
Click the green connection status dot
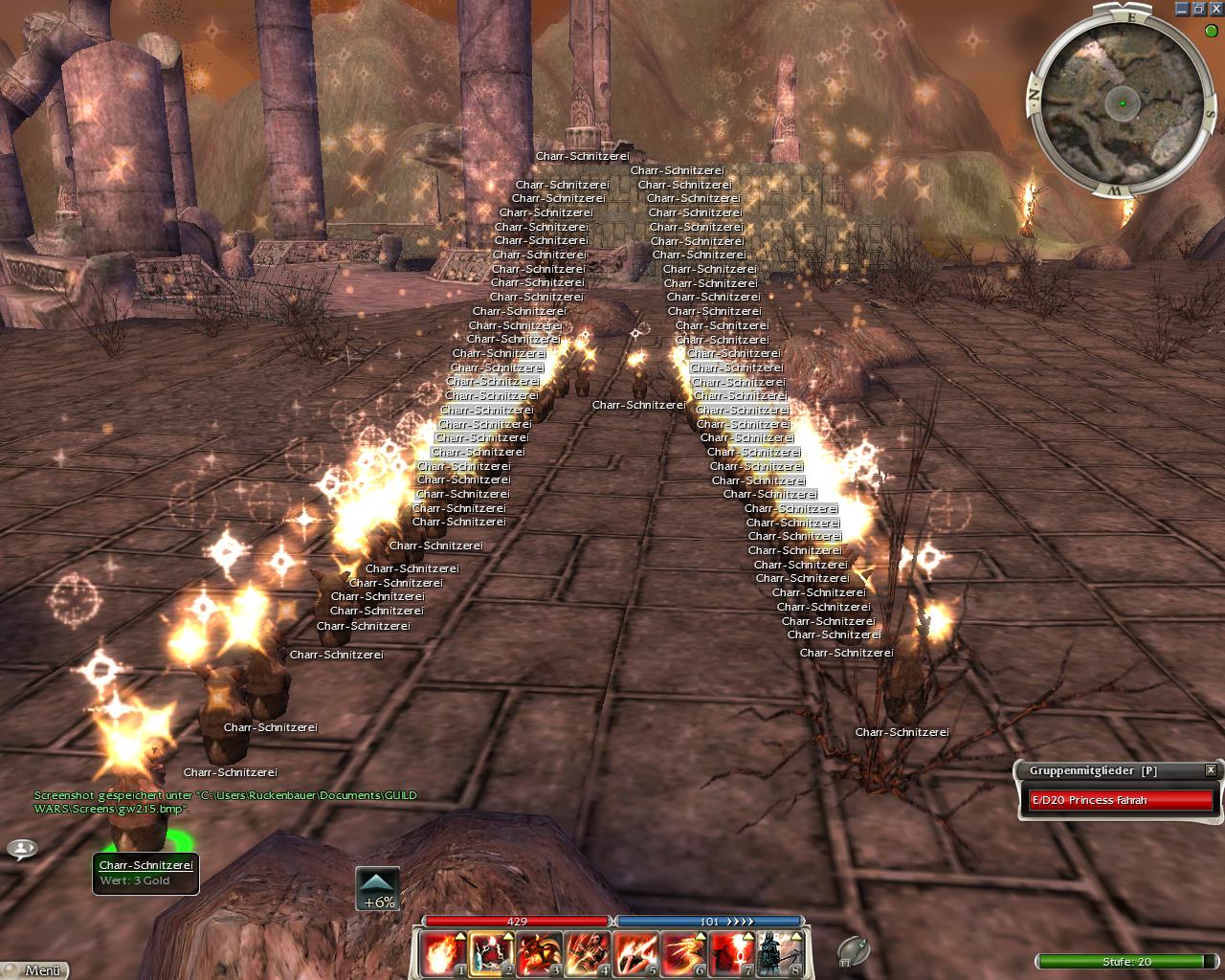tap(1212, 31)
